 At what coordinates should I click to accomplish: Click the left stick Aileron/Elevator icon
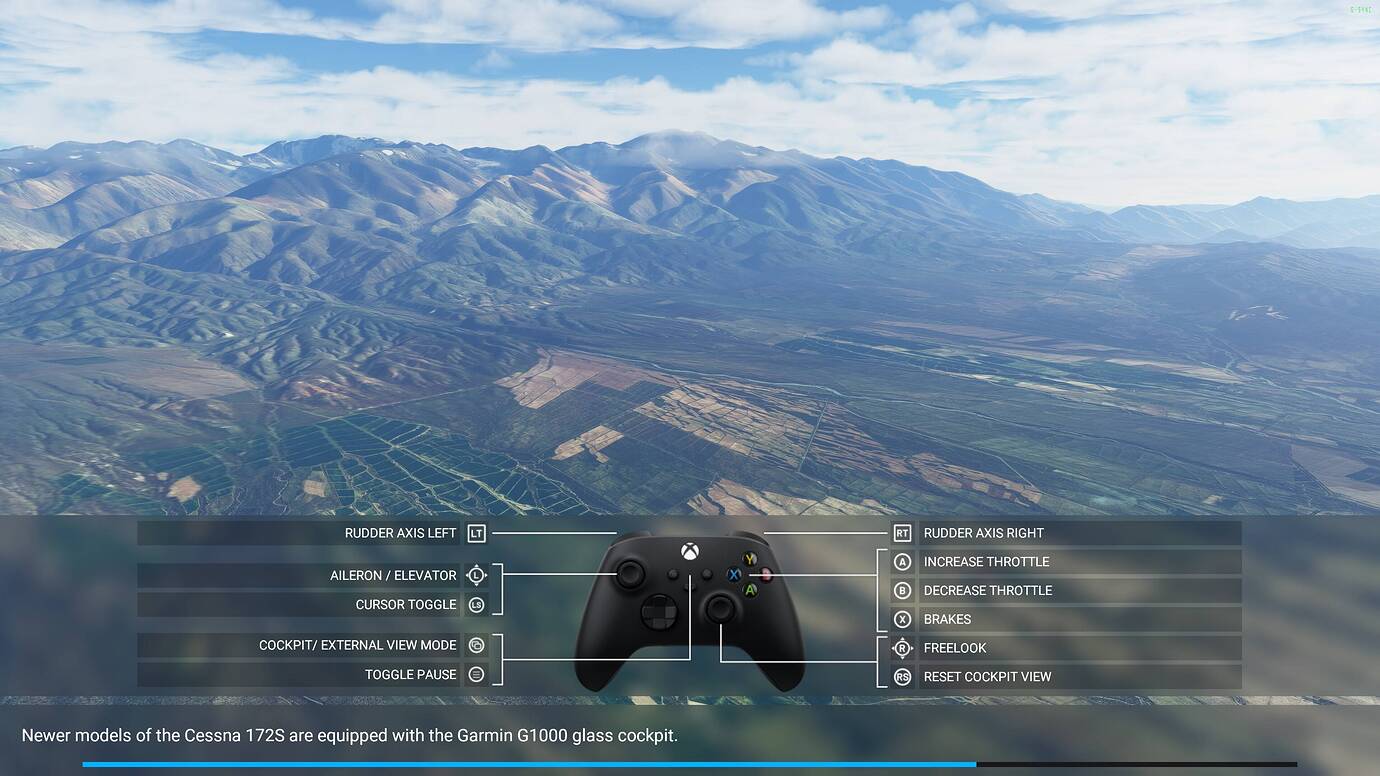(x=475, y=575)
